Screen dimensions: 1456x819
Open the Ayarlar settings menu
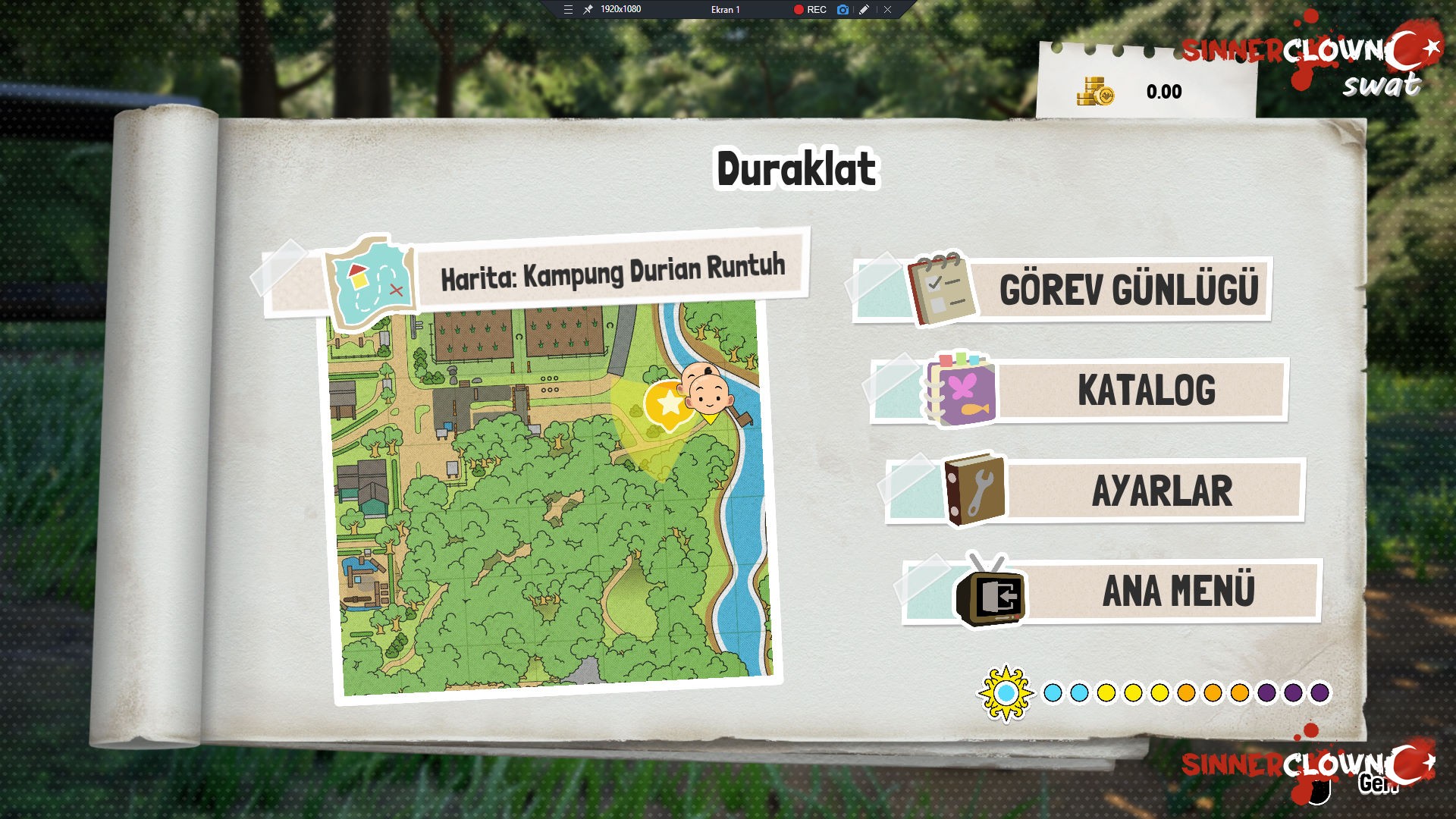(1160, 491)
